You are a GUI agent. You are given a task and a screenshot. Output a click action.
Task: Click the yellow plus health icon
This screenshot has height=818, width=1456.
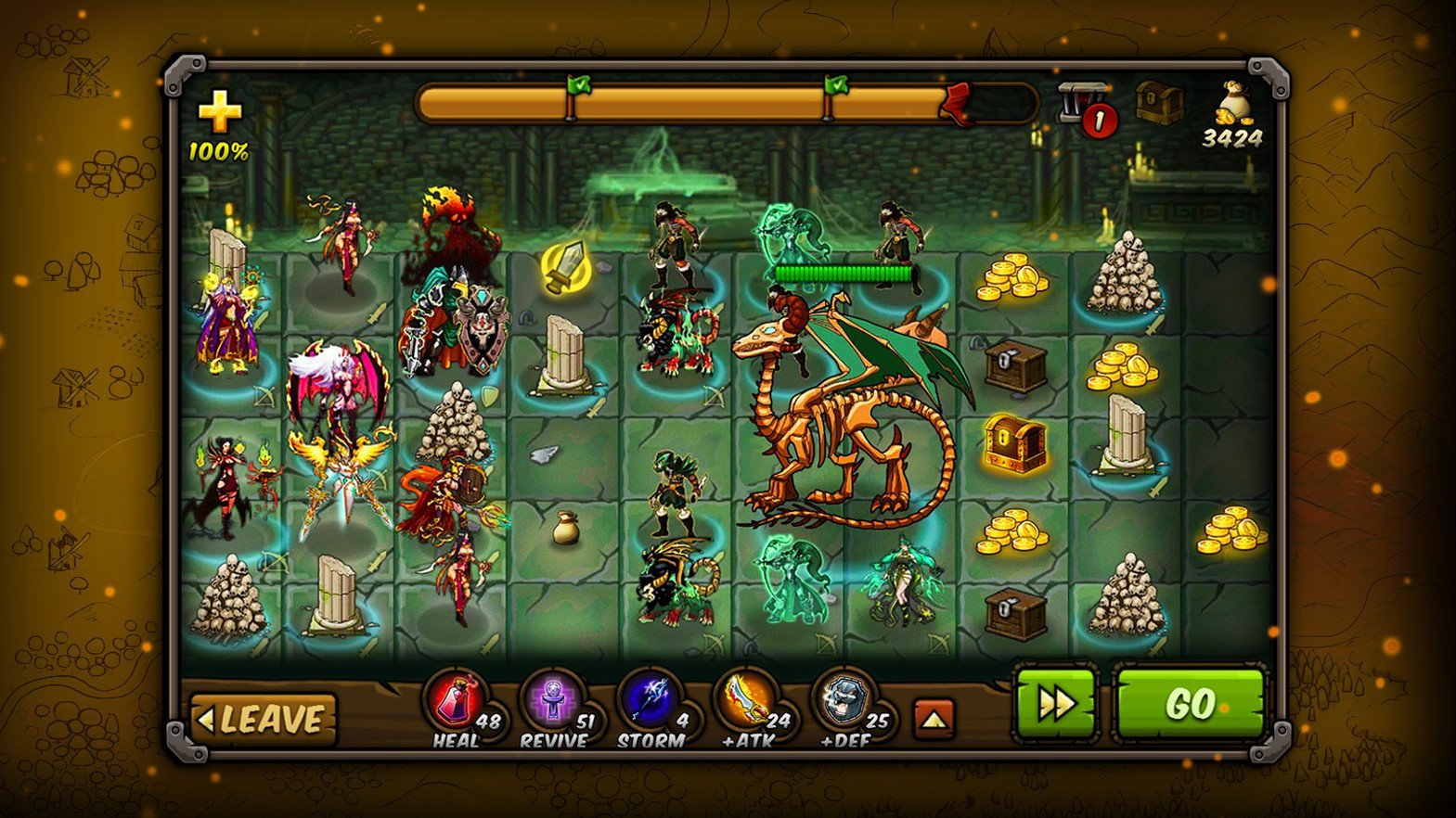220,115
